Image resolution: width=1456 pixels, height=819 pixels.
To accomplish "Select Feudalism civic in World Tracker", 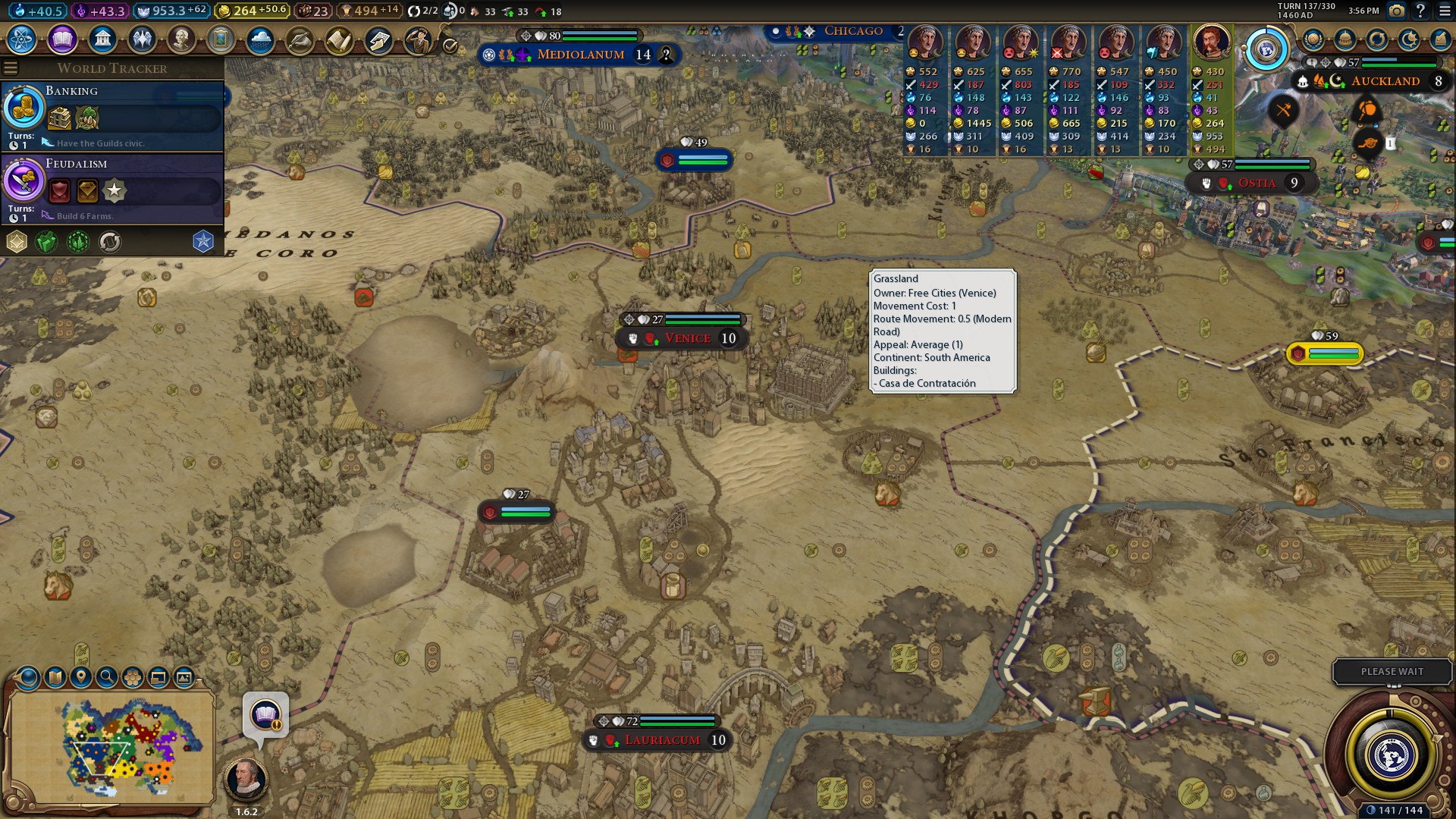I will pyautogui.click(x=112, y=189).
